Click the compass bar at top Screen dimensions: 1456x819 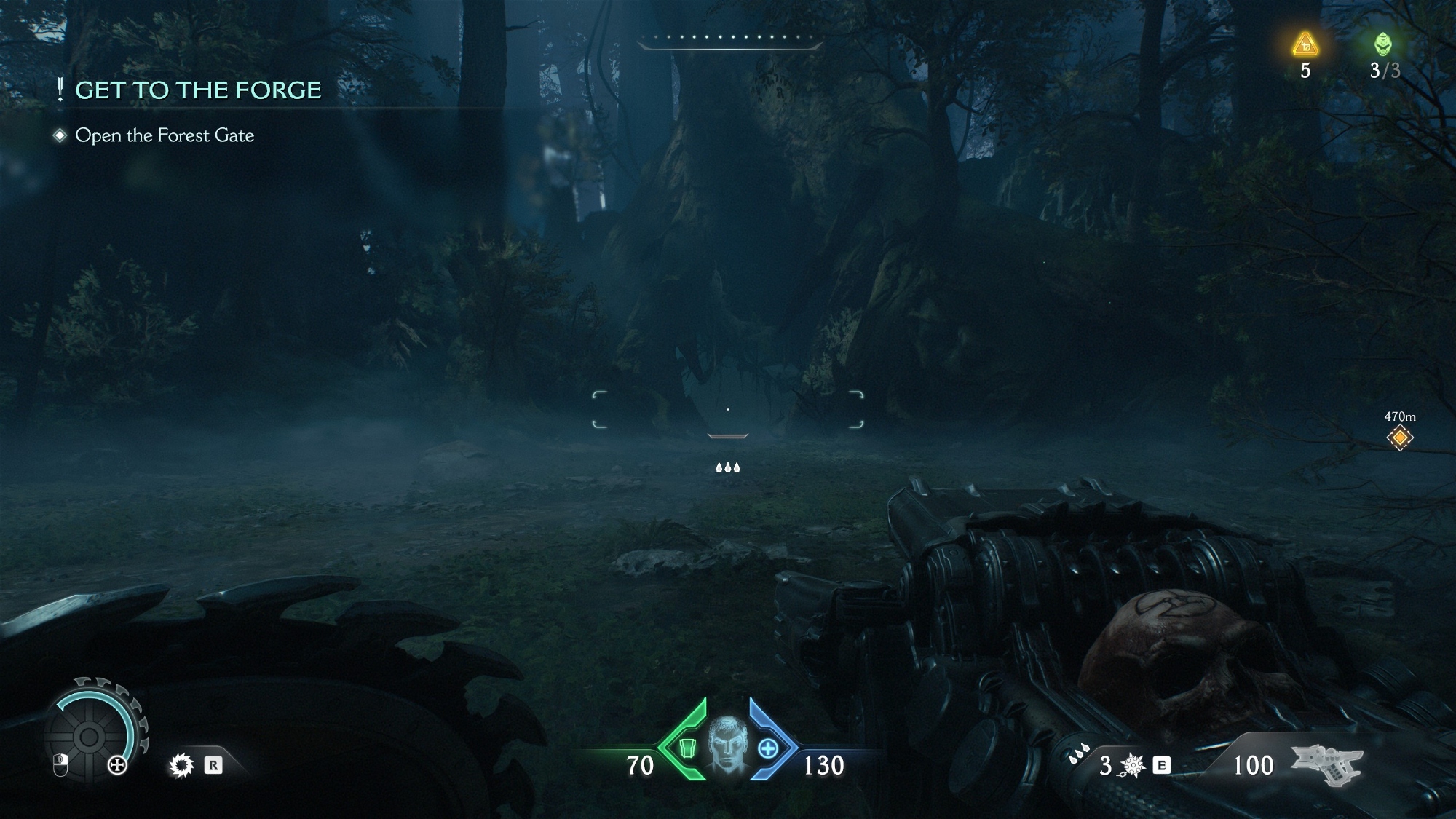729,41
